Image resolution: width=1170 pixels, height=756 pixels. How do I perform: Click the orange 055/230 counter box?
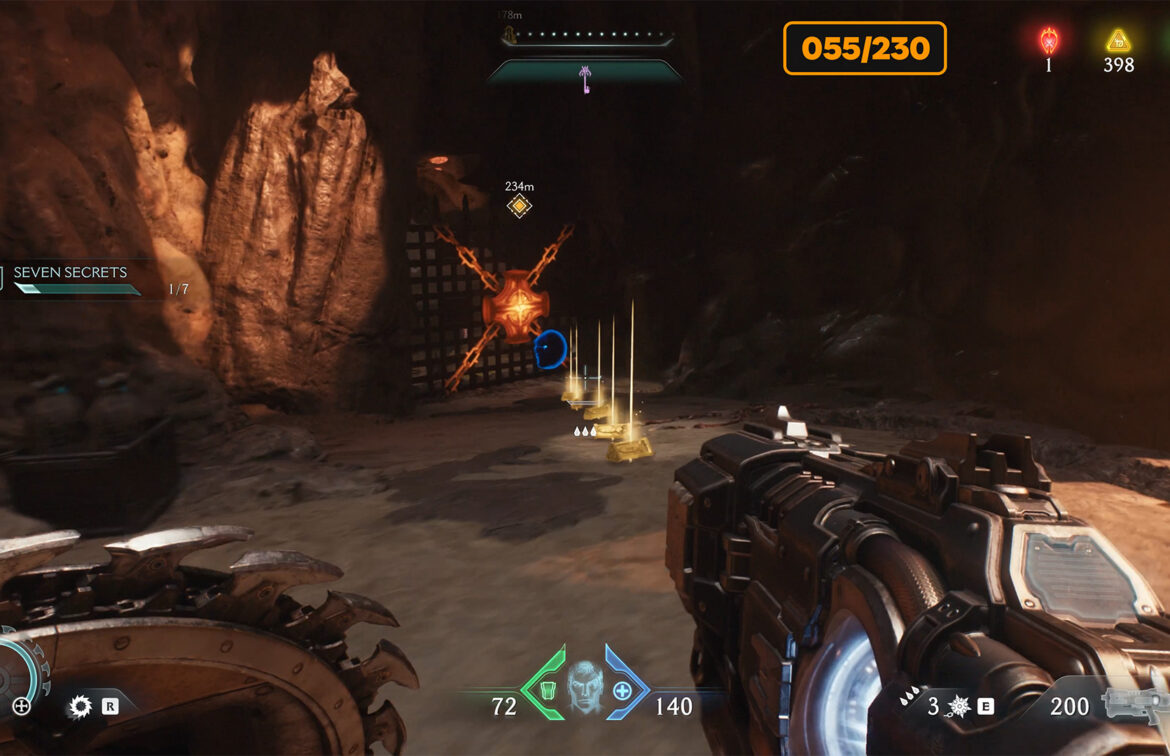tap(864, 48)
